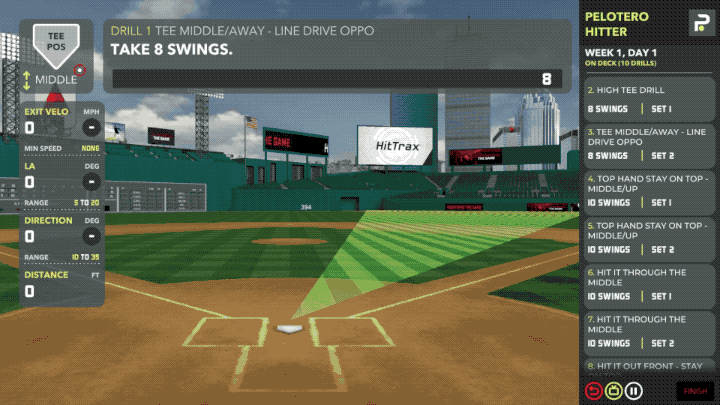
Task: Finish the training session
Action: [695, 391]
